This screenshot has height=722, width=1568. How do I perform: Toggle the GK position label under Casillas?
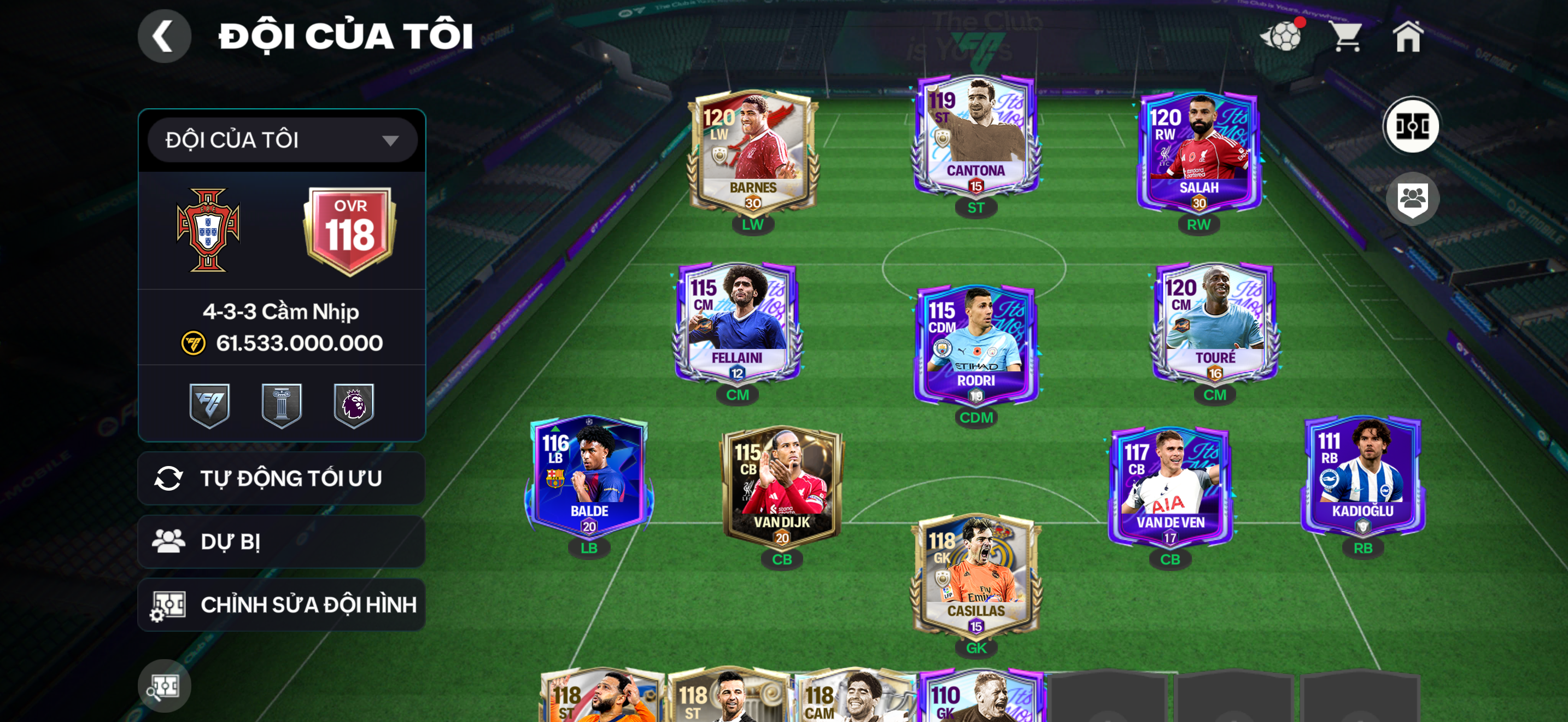(x=976, y=648)
